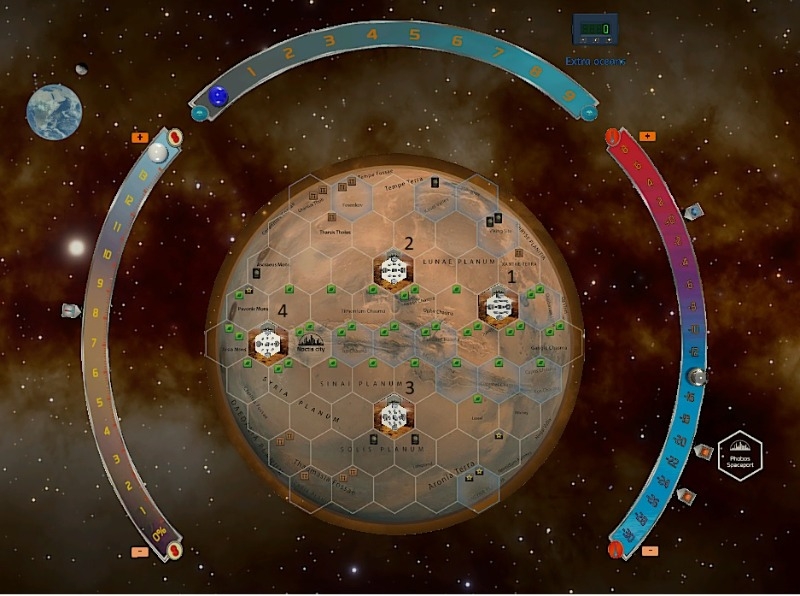Increase temperature using the orange plus button
The image size is (800, 596).
pyautogui.click(x=647, y=136)
